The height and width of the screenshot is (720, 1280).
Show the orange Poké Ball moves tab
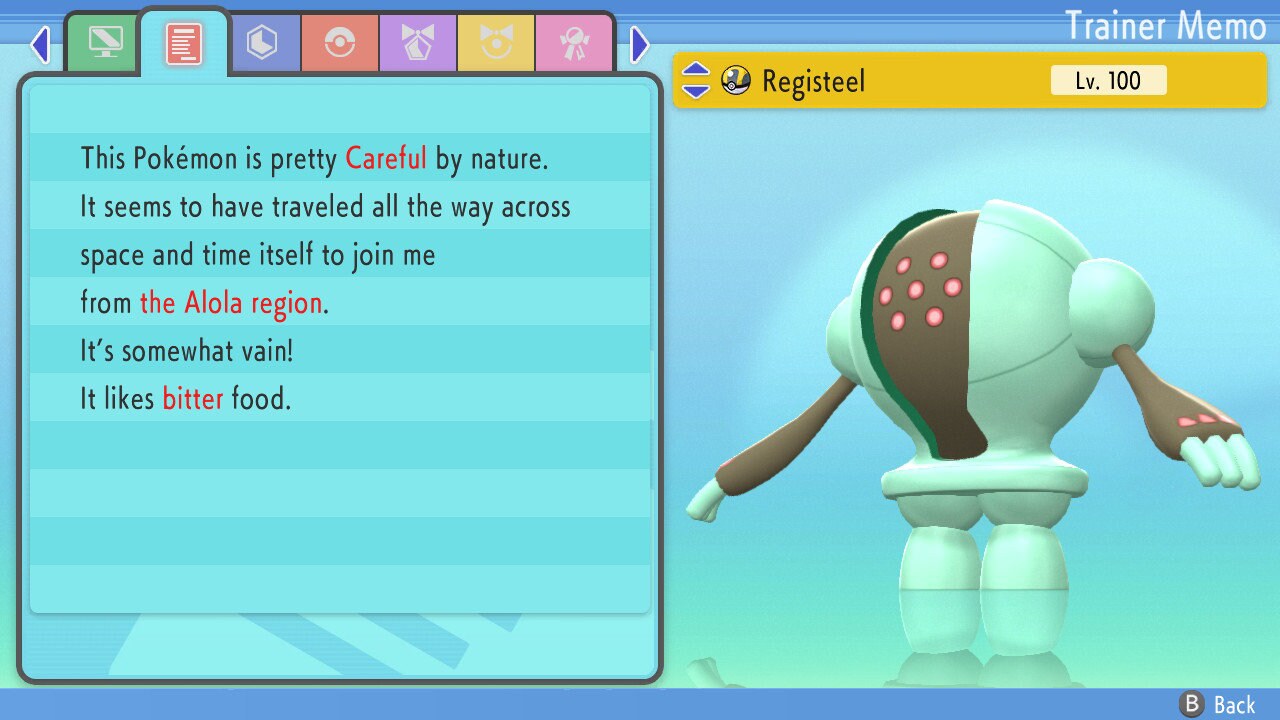(340, 44)
